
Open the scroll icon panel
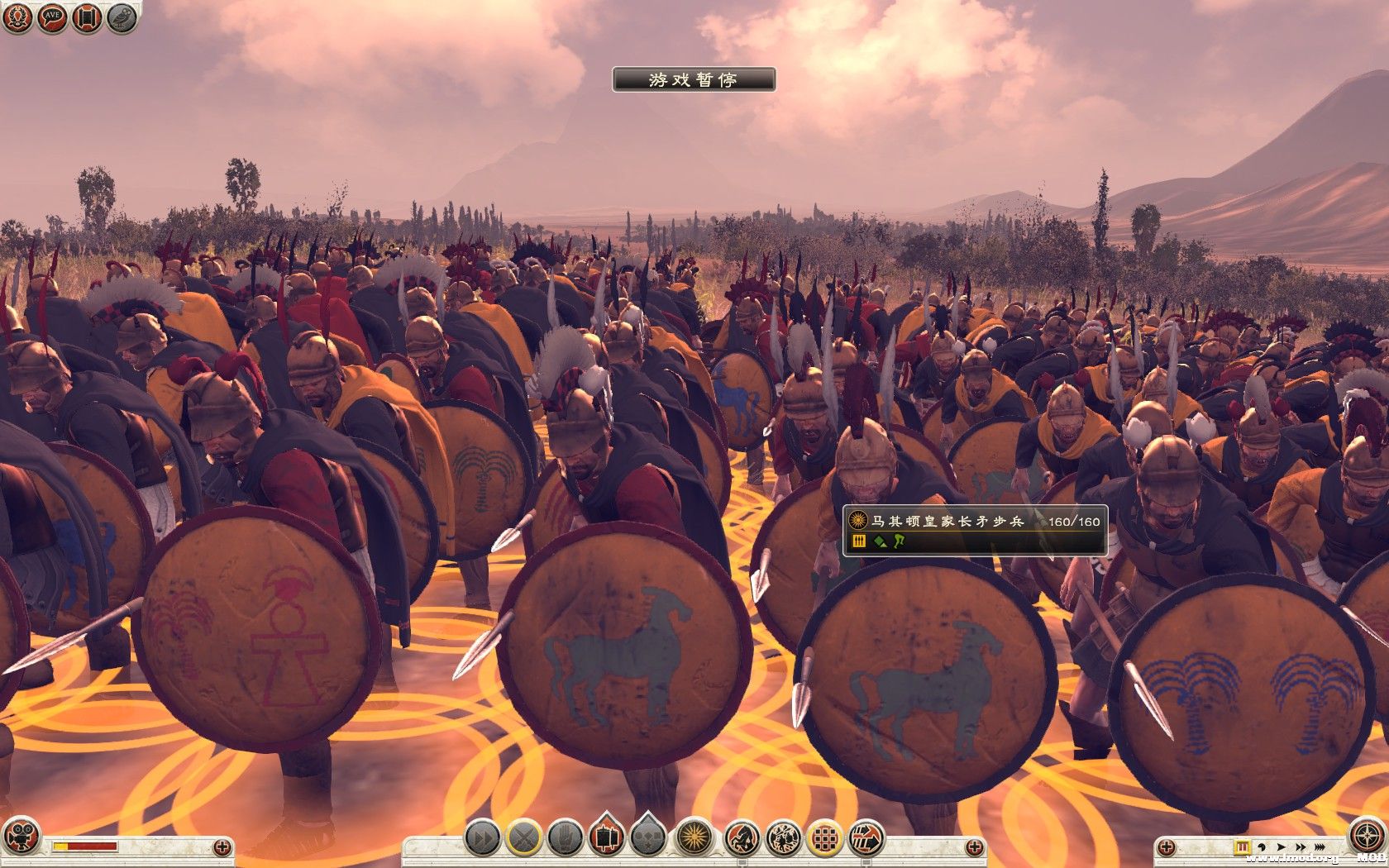pos(87,18)
